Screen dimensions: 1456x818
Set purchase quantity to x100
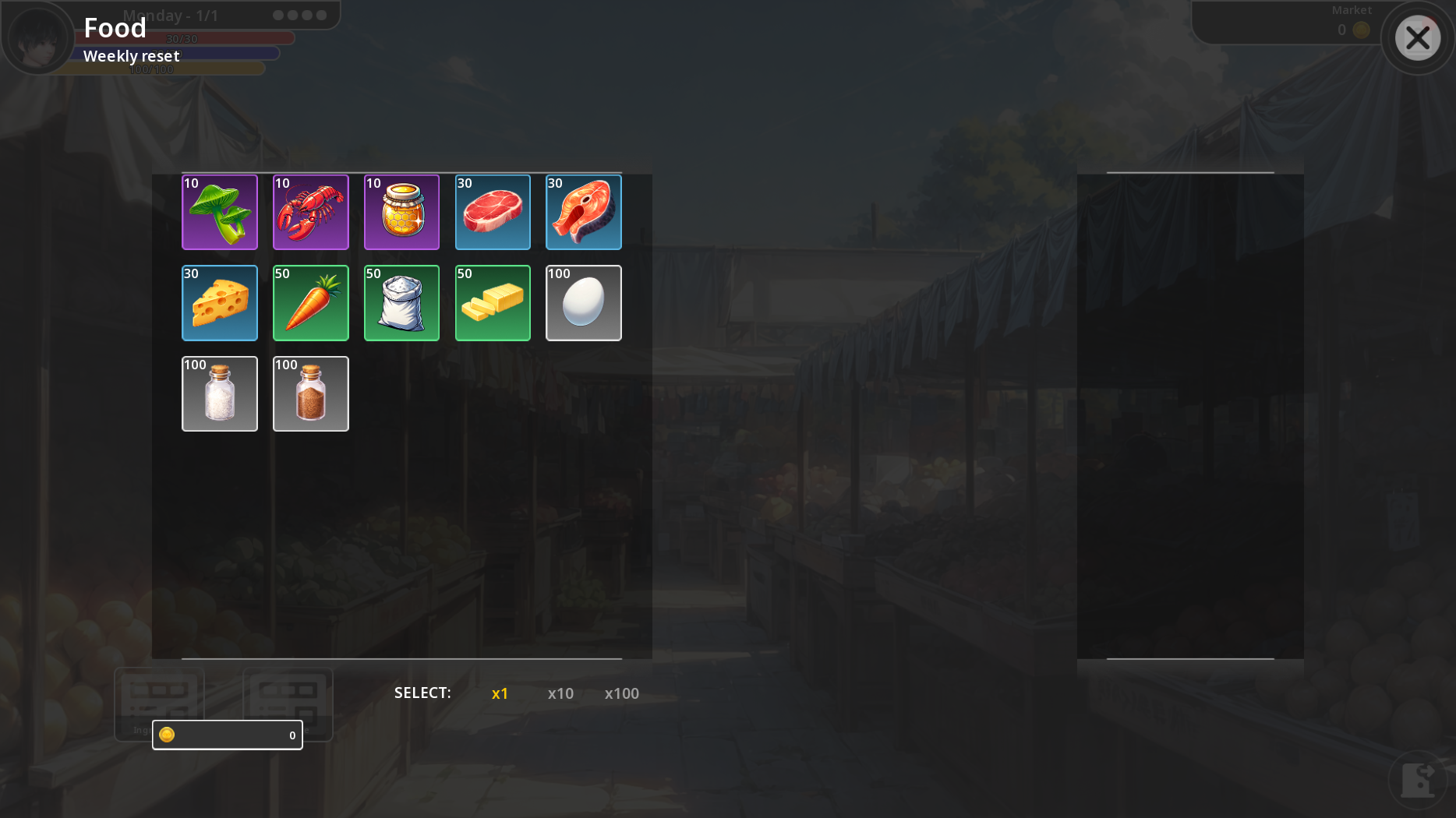tap(621, 693)
